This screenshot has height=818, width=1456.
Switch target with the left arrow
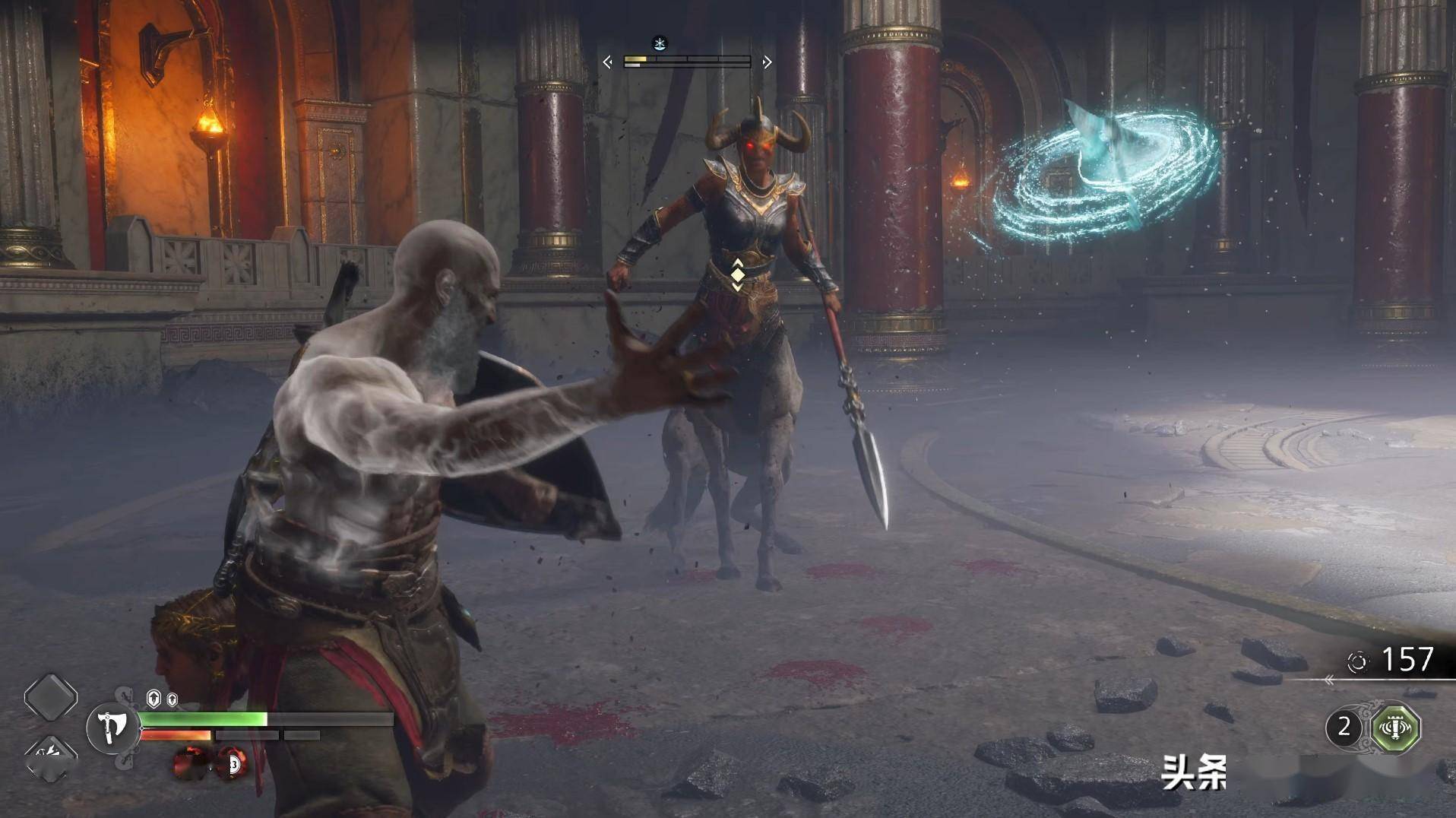click(607, 62)
